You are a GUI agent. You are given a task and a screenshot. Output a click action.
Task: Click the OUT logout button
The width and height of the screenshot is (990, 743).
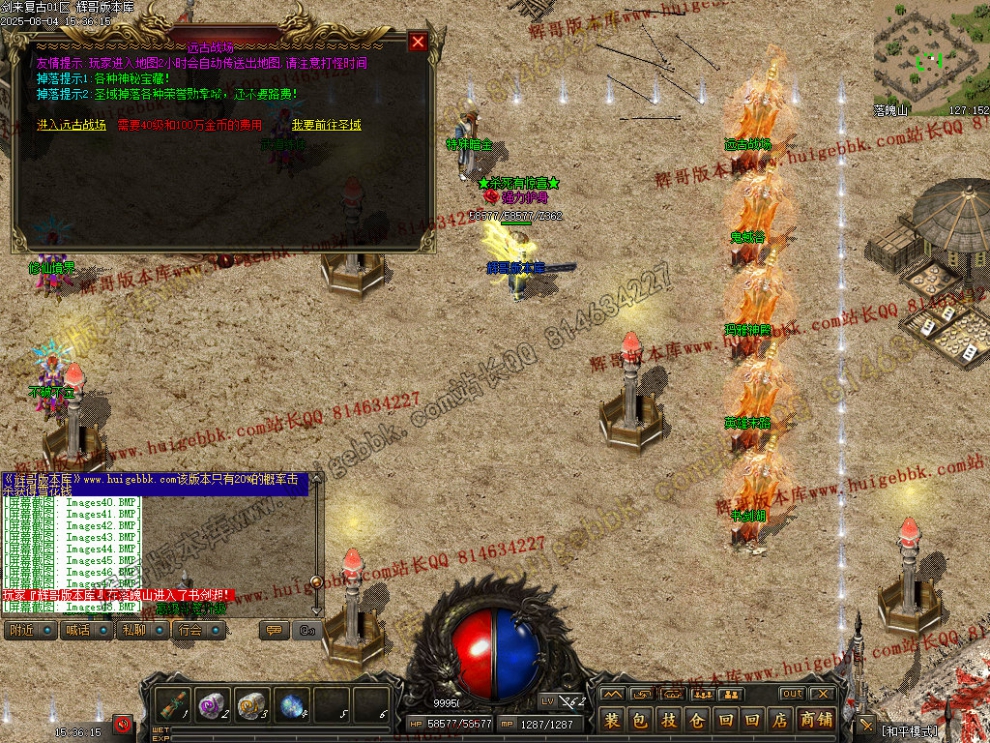coord(792,694)
